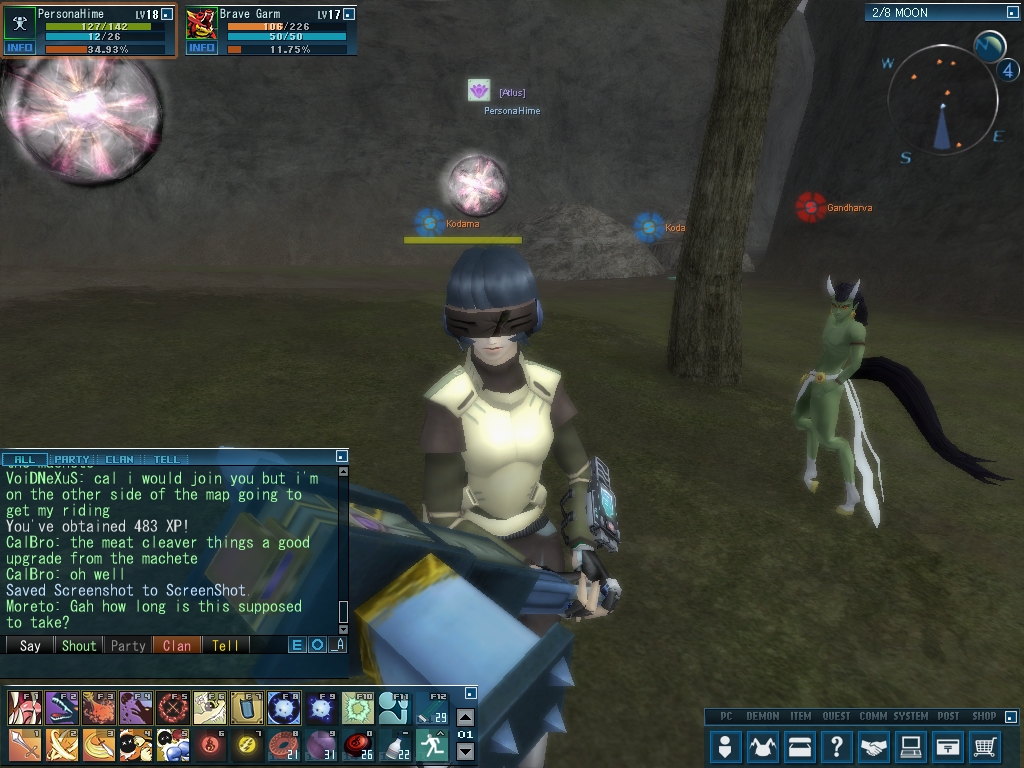1024x768 pixels.
Task: Switch chat to the Party tab
Action: (71, 460)
